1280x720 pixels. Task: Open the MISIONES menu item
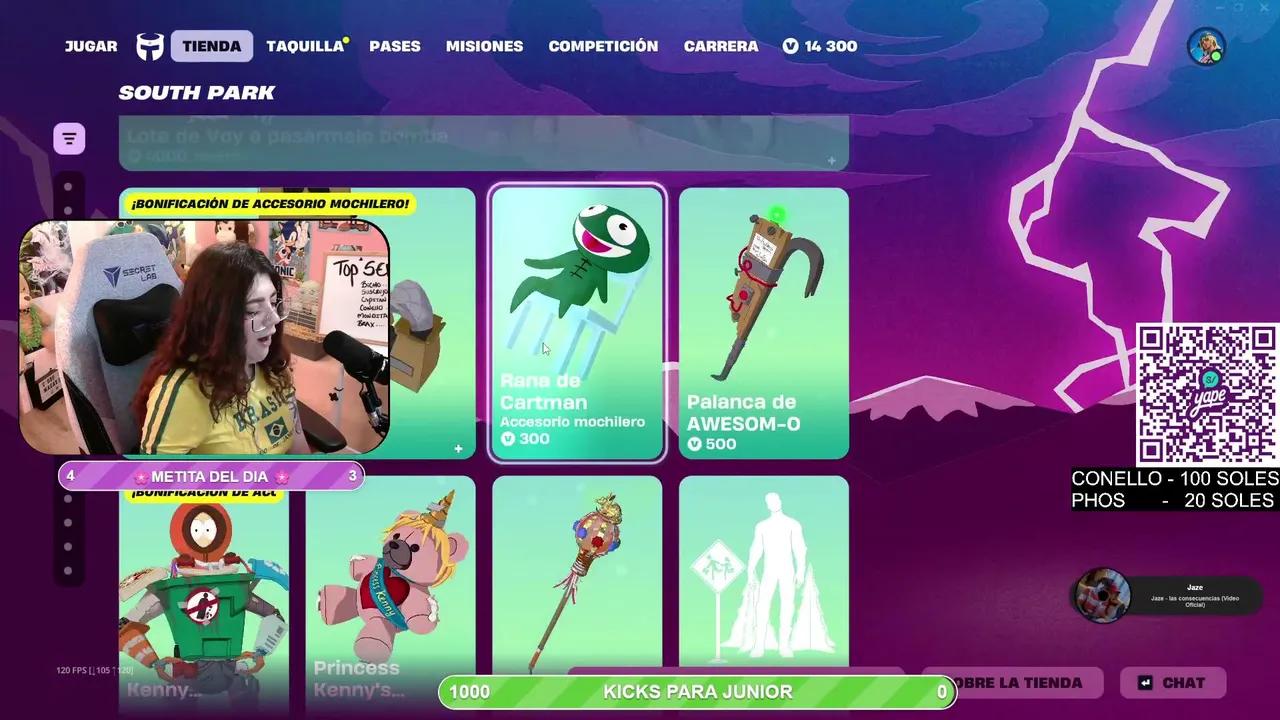pos(484,45)
